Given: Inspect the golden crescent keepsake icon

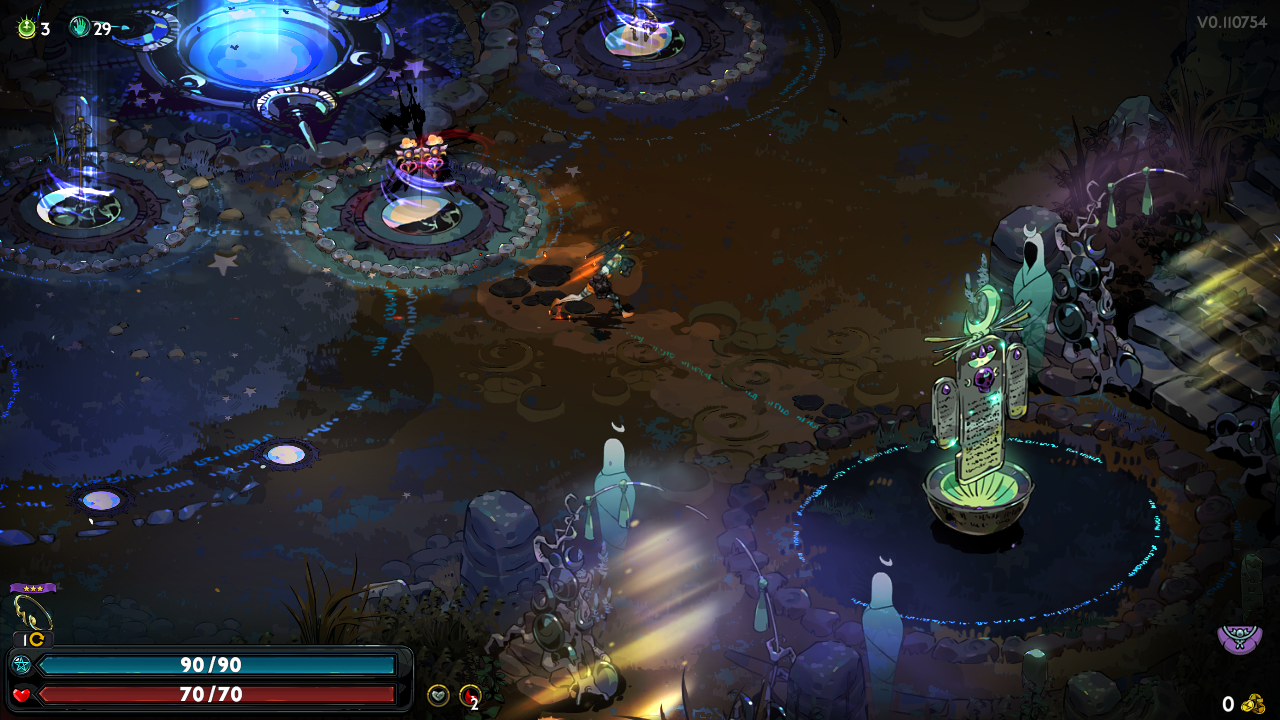Looking at the screenshot, I should click(32, 611).
